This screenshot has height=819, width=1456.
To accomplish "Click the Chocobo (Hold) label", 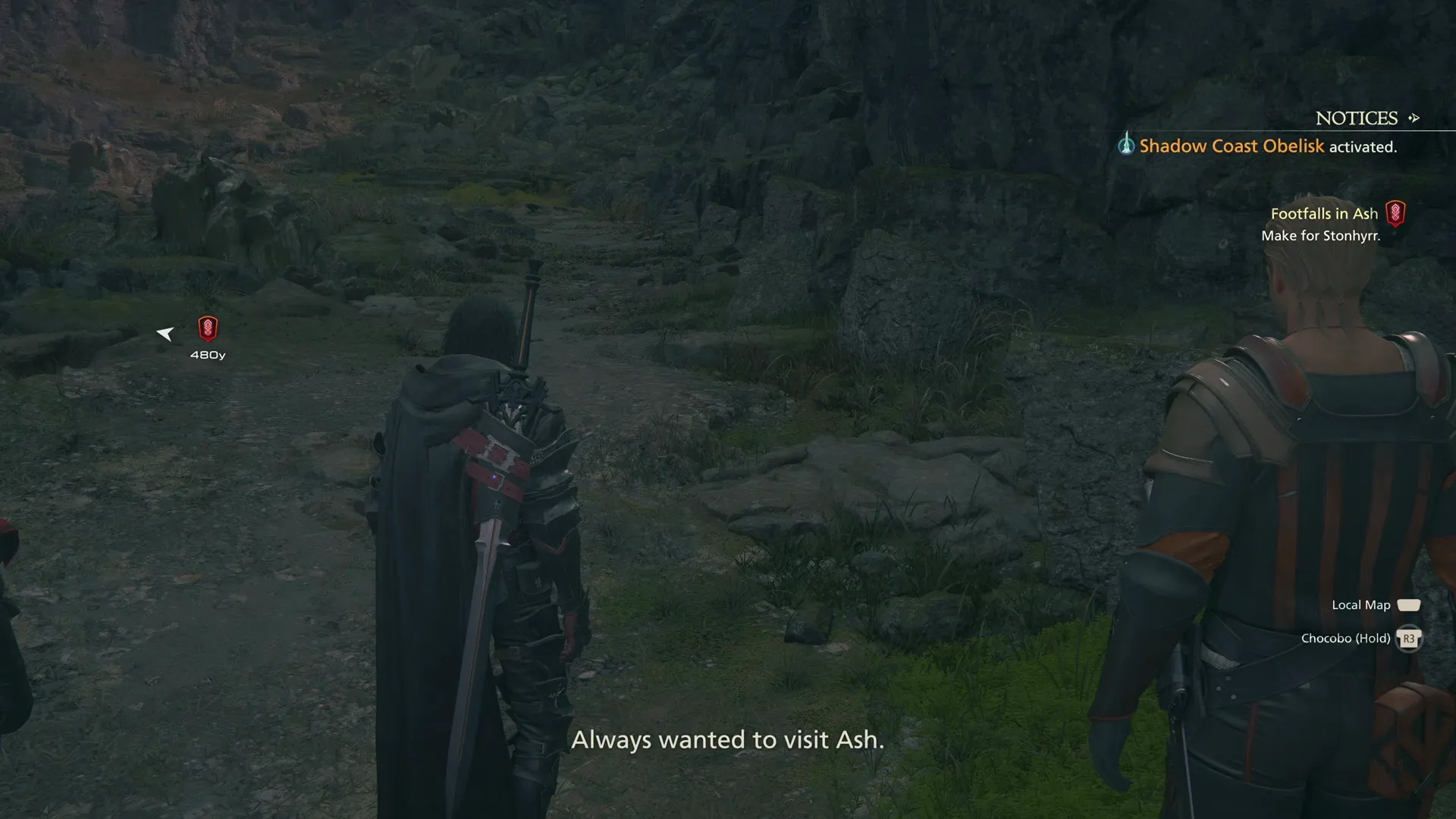I will [x=1347, y=638].
